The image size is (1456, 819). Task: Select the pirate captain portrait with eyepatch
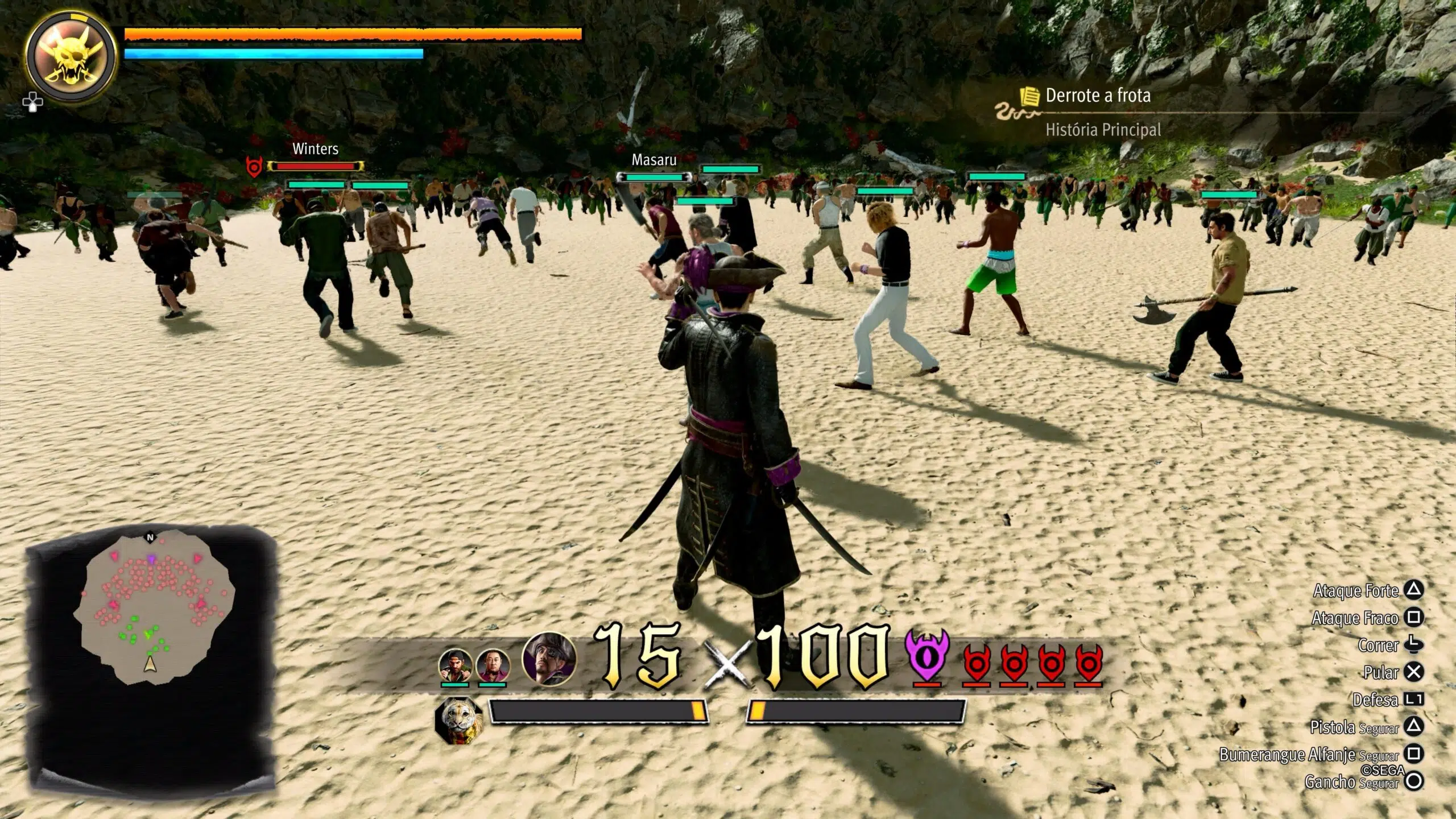(549, 657)
